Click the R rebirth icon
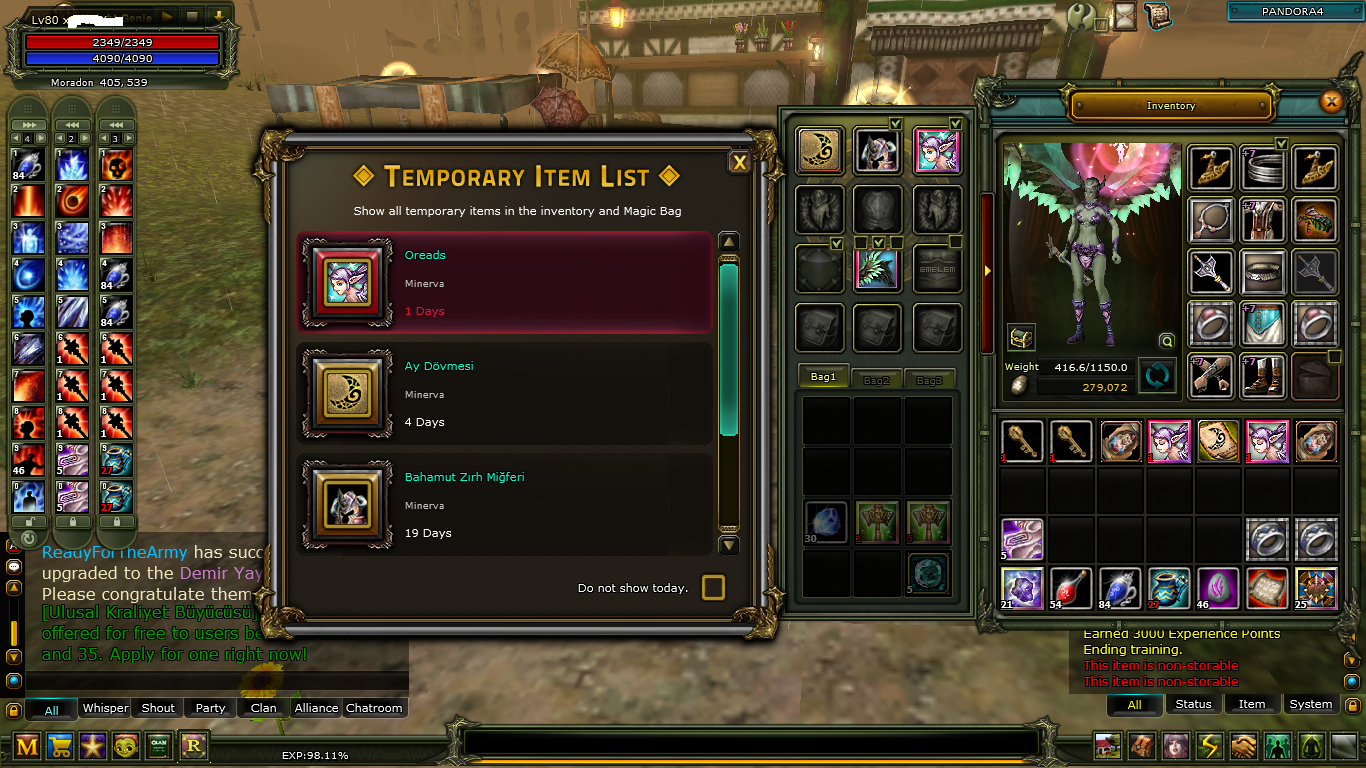Viewport: 1366px width, 768px height. (192, 745)
